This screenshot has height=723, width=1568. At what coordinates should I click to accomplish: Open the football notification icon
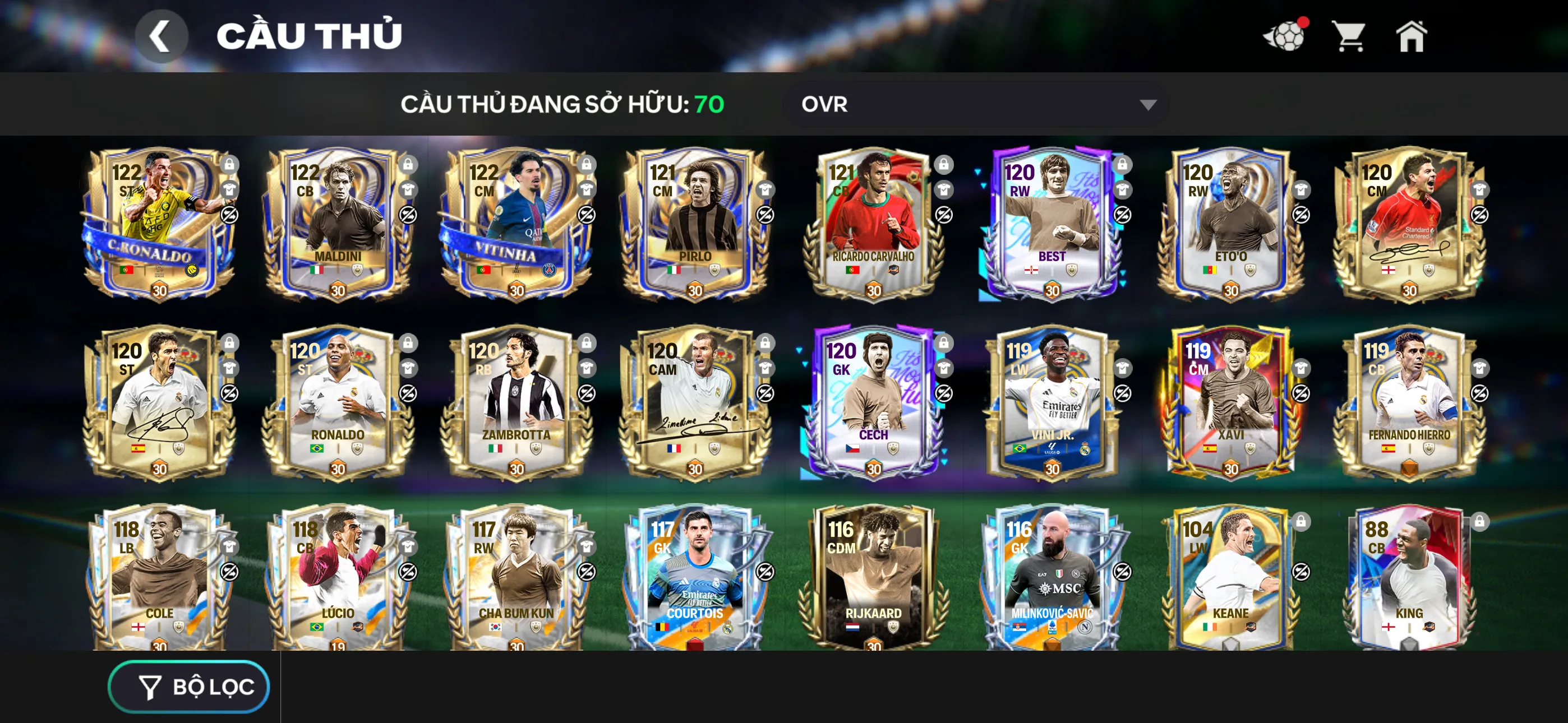click(1284, 36)
